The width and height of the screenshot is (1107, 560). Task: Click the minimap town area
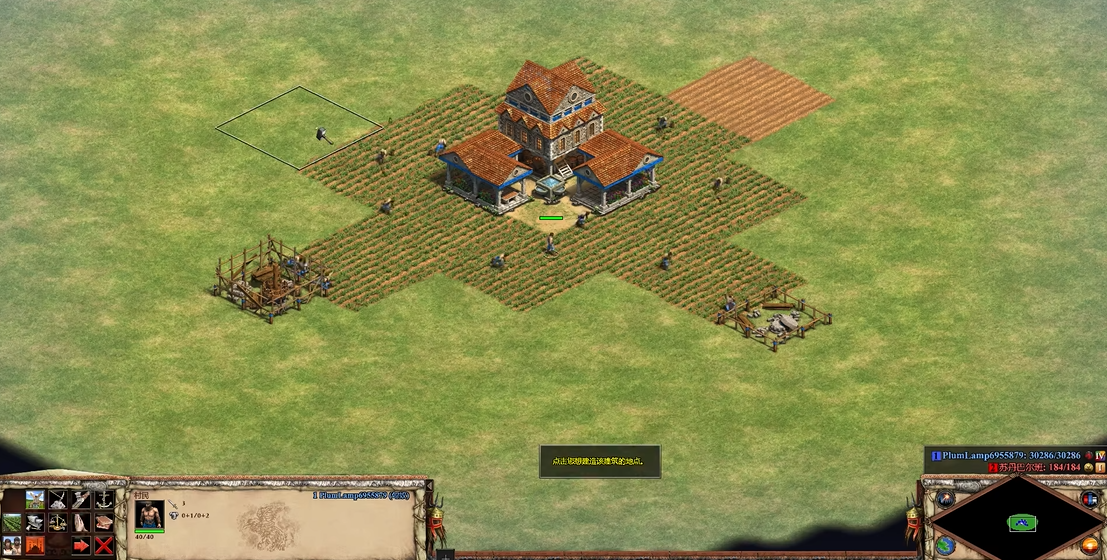(x=1021, y=523)
